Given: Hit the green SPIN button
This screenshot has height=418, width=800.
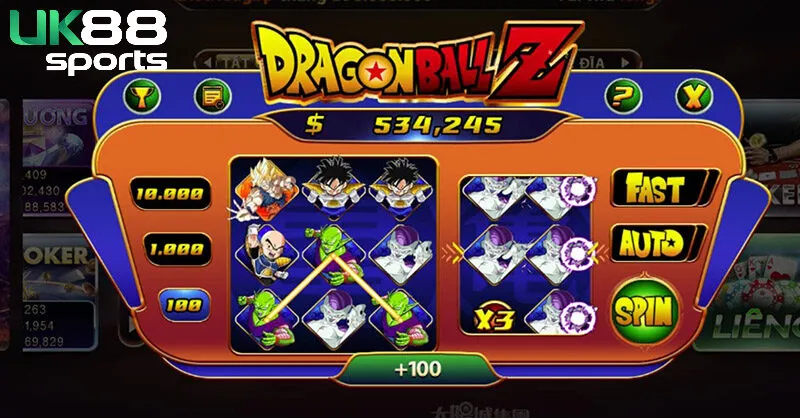Looking at the screenshot, I should click(x=646, y=311).
